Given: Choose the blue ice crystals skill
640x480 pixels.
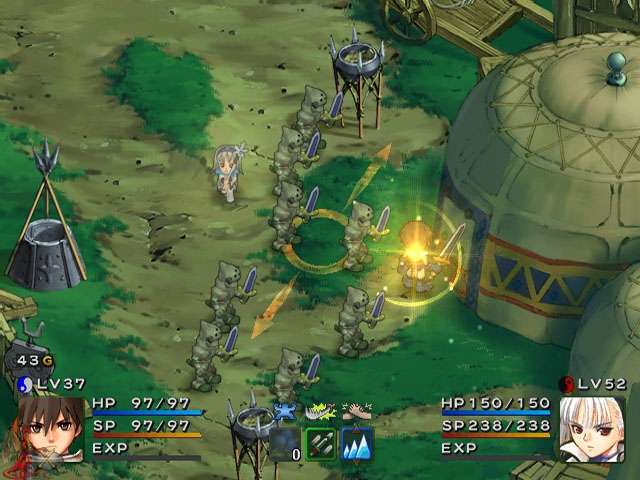Looking at the screenshot, I should tap(357, 443).
